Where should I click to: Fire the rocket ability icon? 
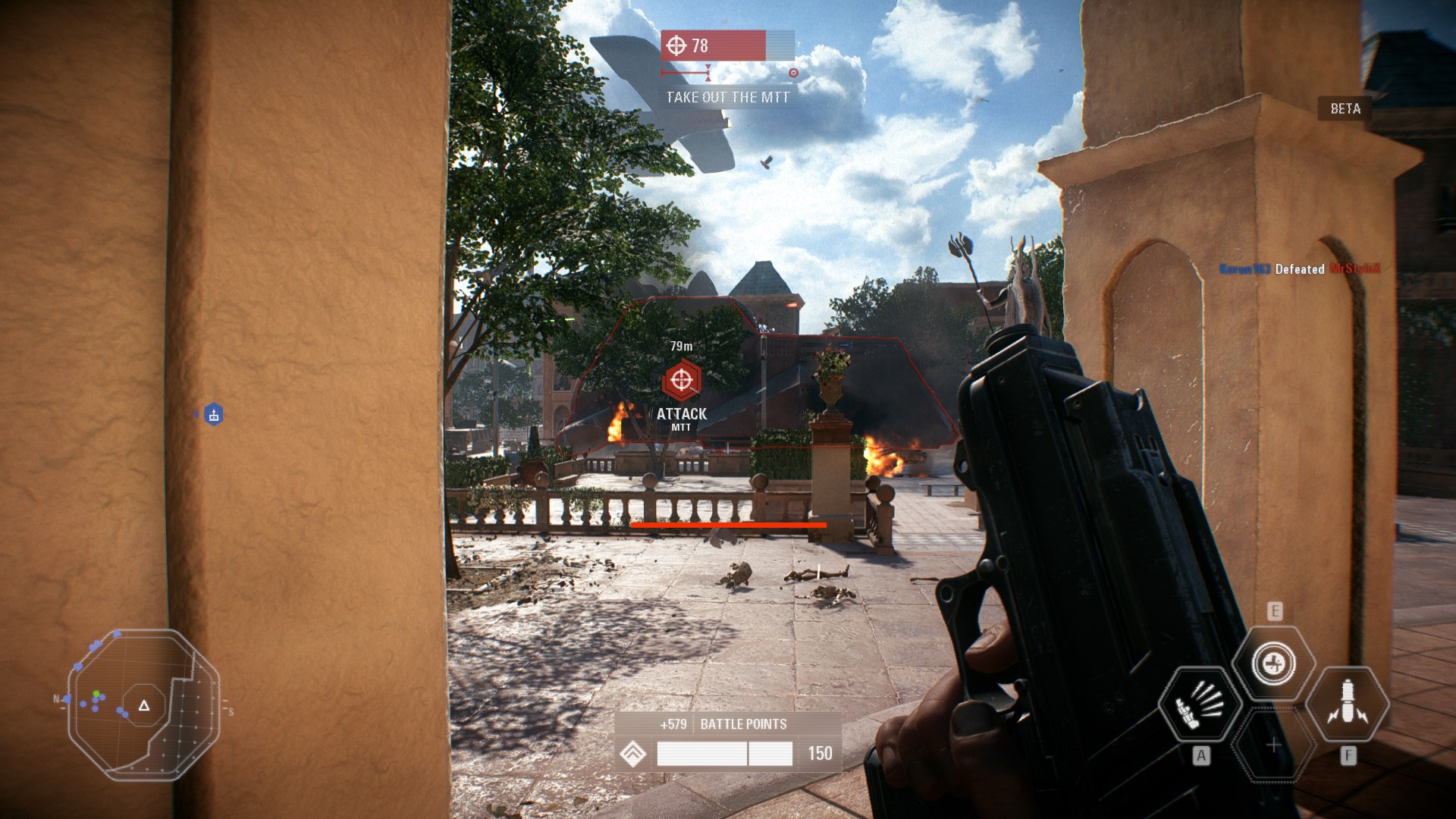tap(1348, 705)
